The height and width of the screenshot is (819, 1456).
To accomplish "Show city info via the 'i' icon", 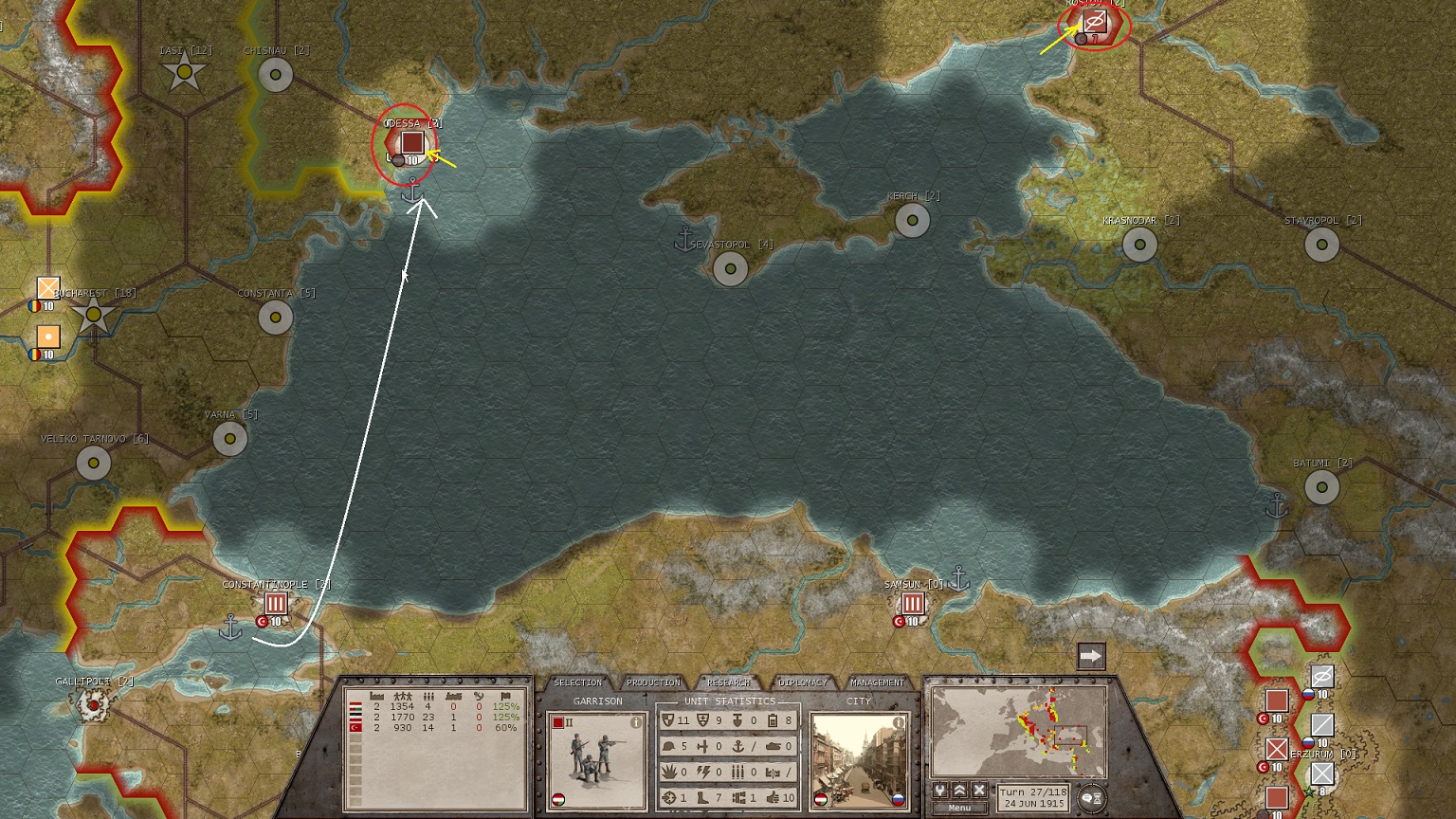I will [x=898, y=722].
